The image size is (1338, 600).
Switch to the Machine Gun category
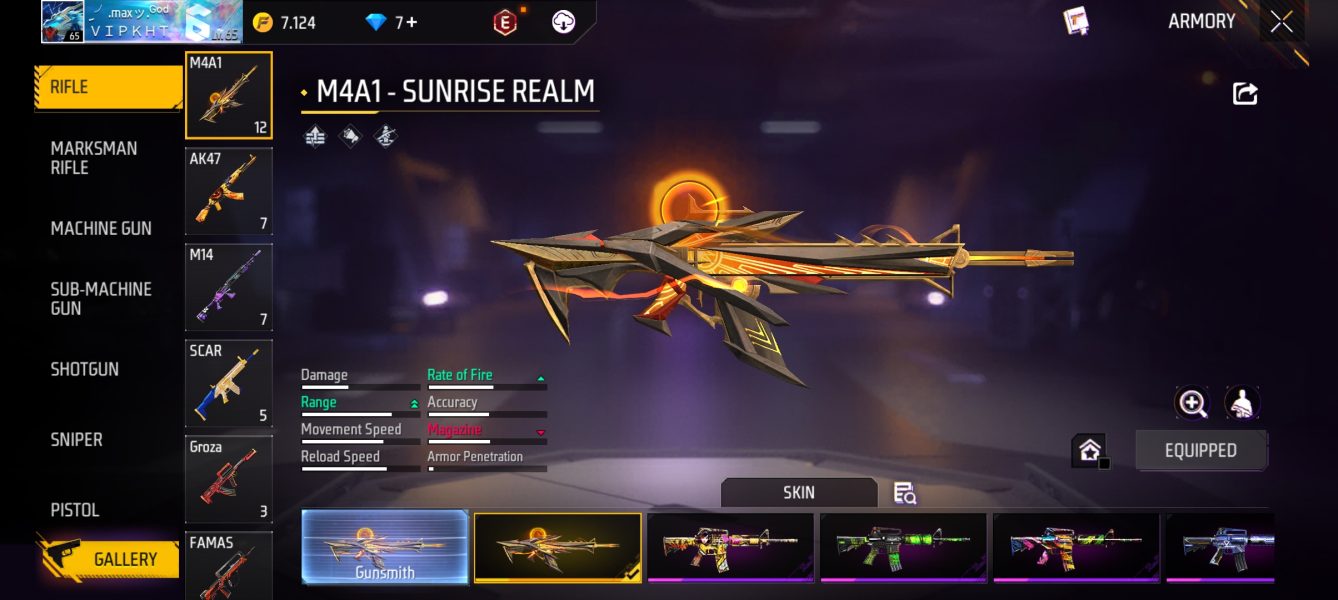pyautogui.click(x=101, y=228)
